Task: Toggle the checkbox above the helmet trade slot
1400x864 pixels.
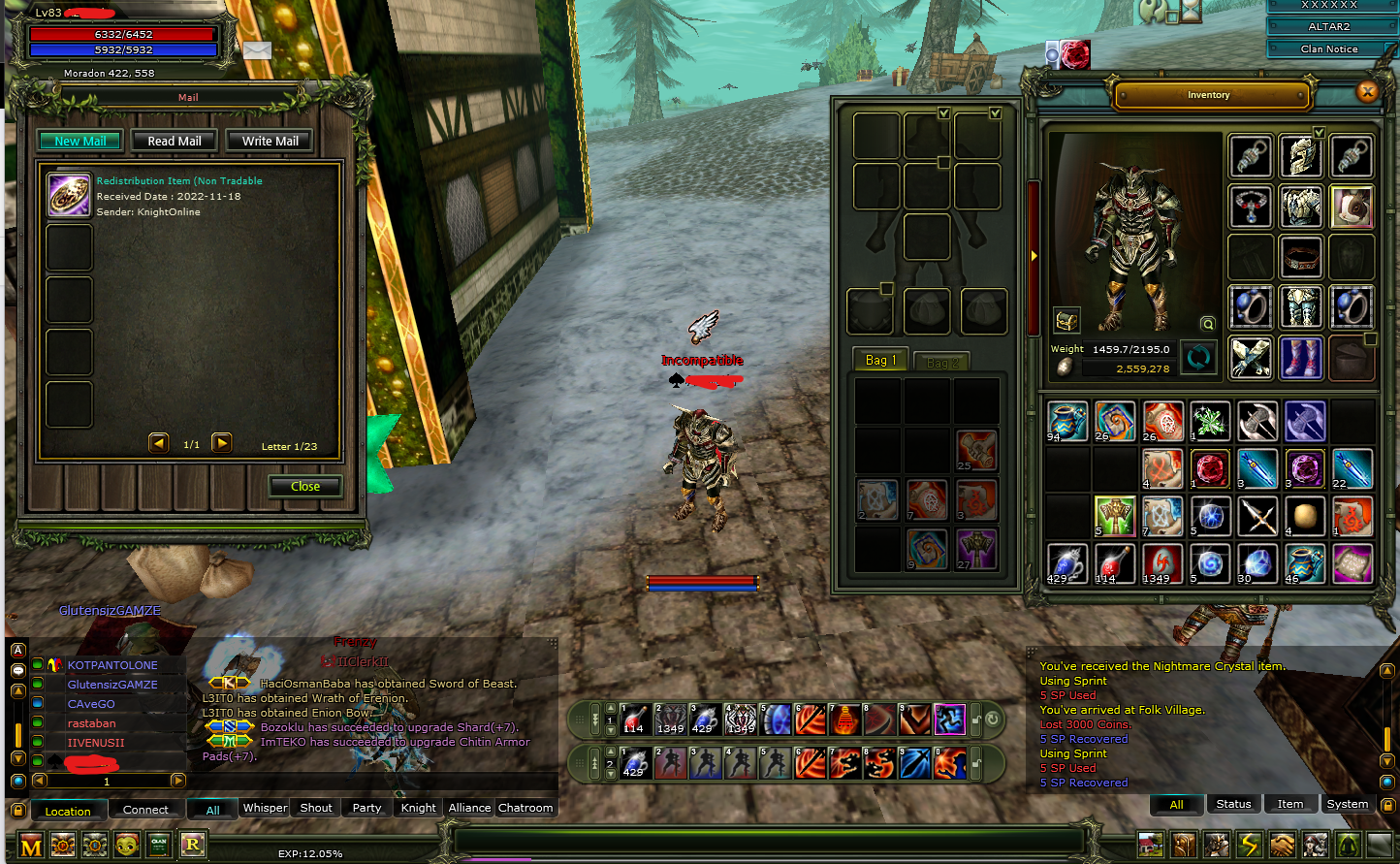Action: [943, 113]
